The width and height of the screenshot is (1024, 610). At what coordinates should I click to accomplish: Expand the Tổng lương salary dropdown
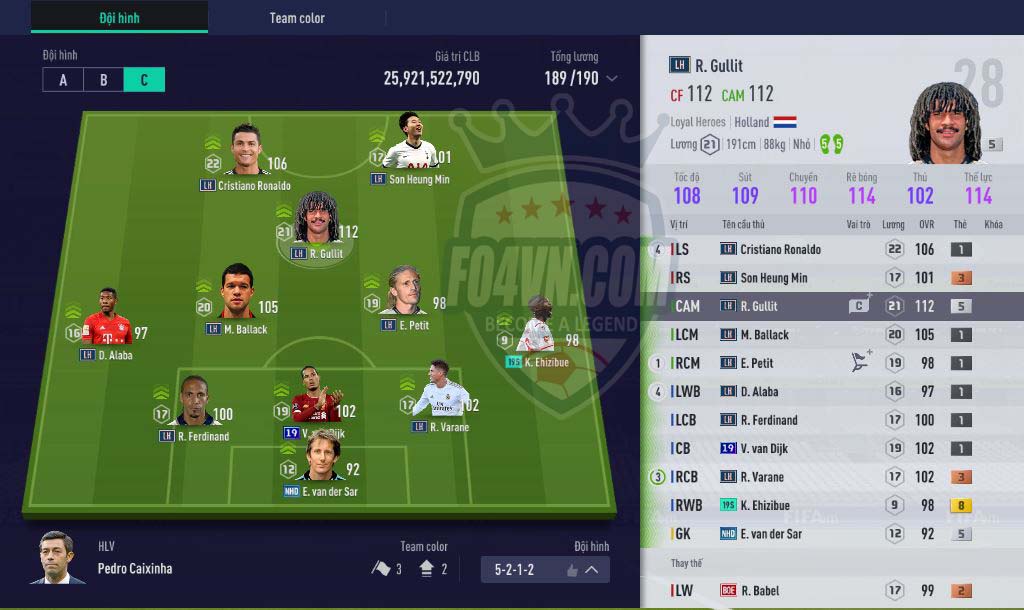[611, 78]
